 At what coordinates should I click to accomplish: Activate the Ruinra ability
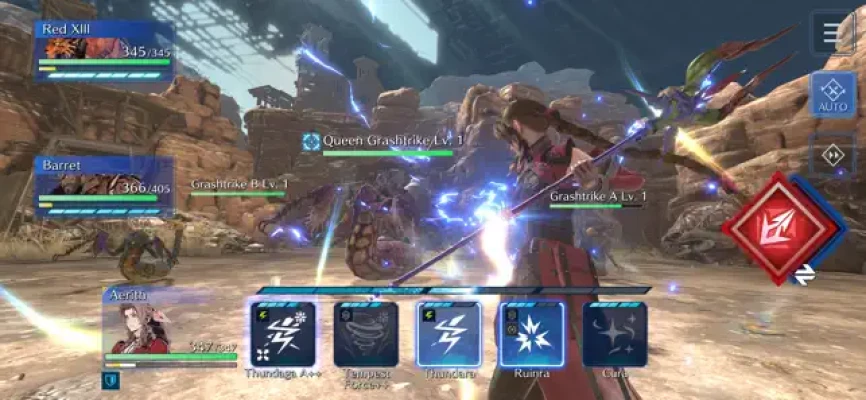pos(531,334)
